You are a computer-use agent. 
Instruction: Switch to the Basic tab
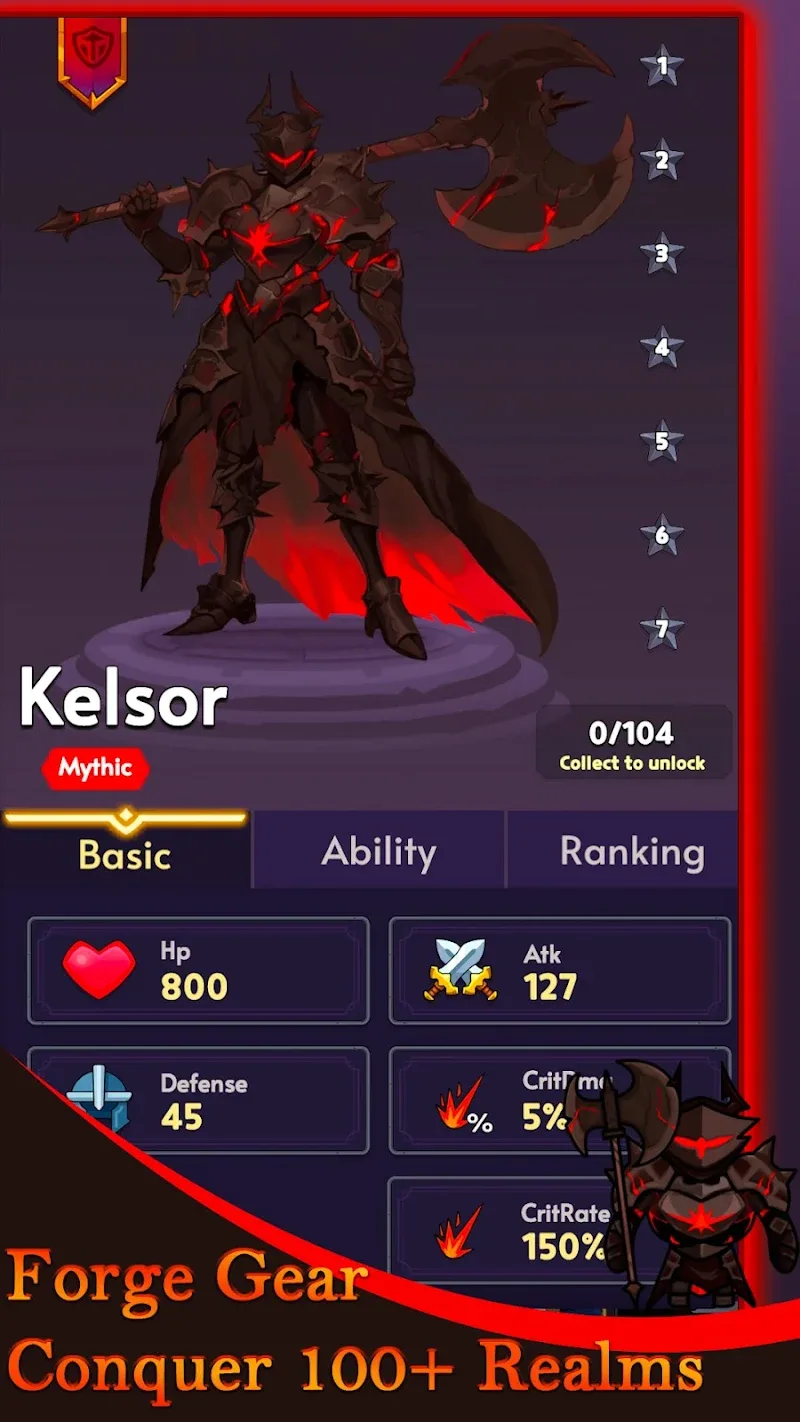[125, 854]
